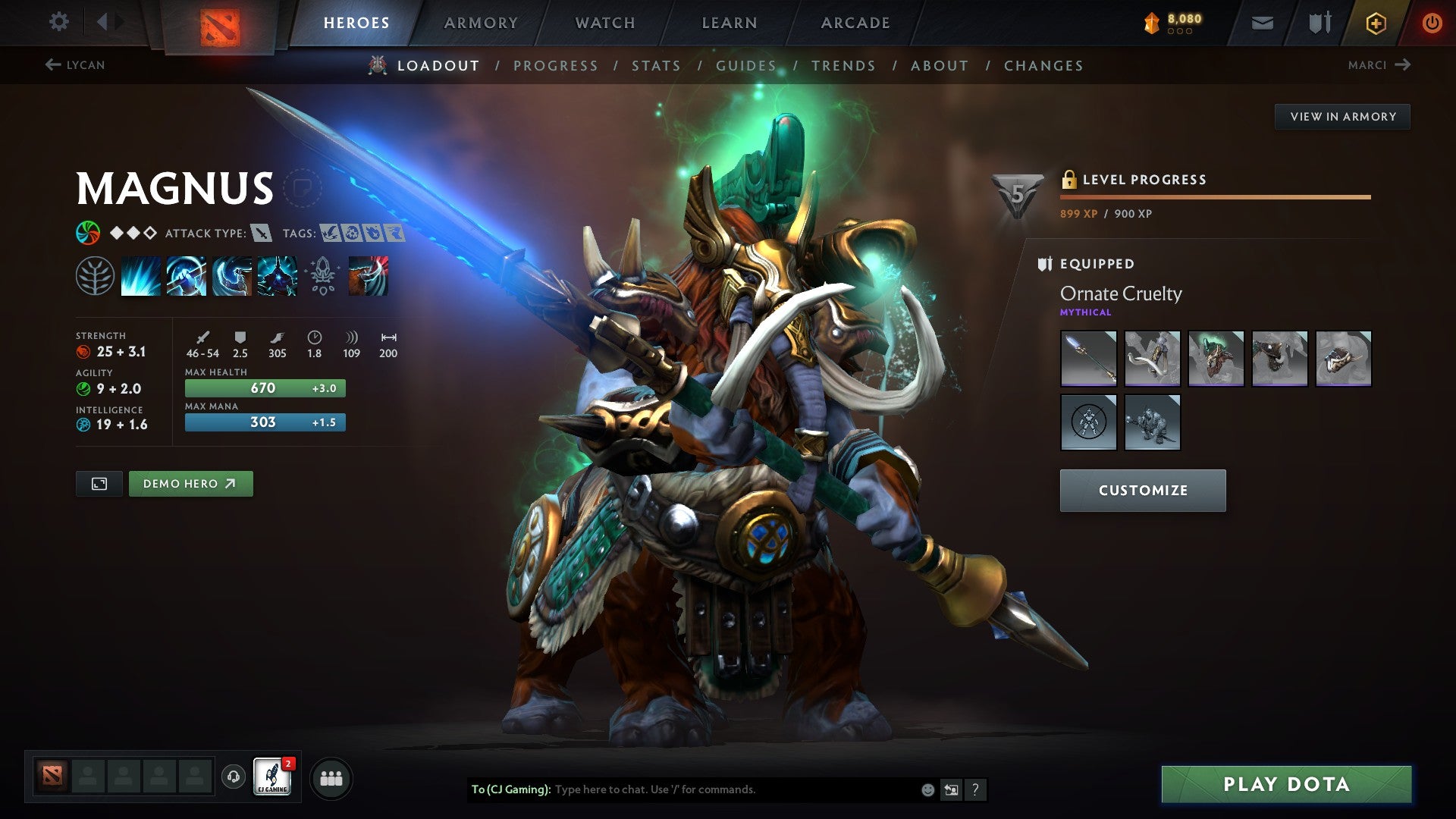Image resolution: width=1456 pixels, height=819 pixels.
Task: Select the Ornate Cruelty weapon thumbnail
Action: point(1088,359)
